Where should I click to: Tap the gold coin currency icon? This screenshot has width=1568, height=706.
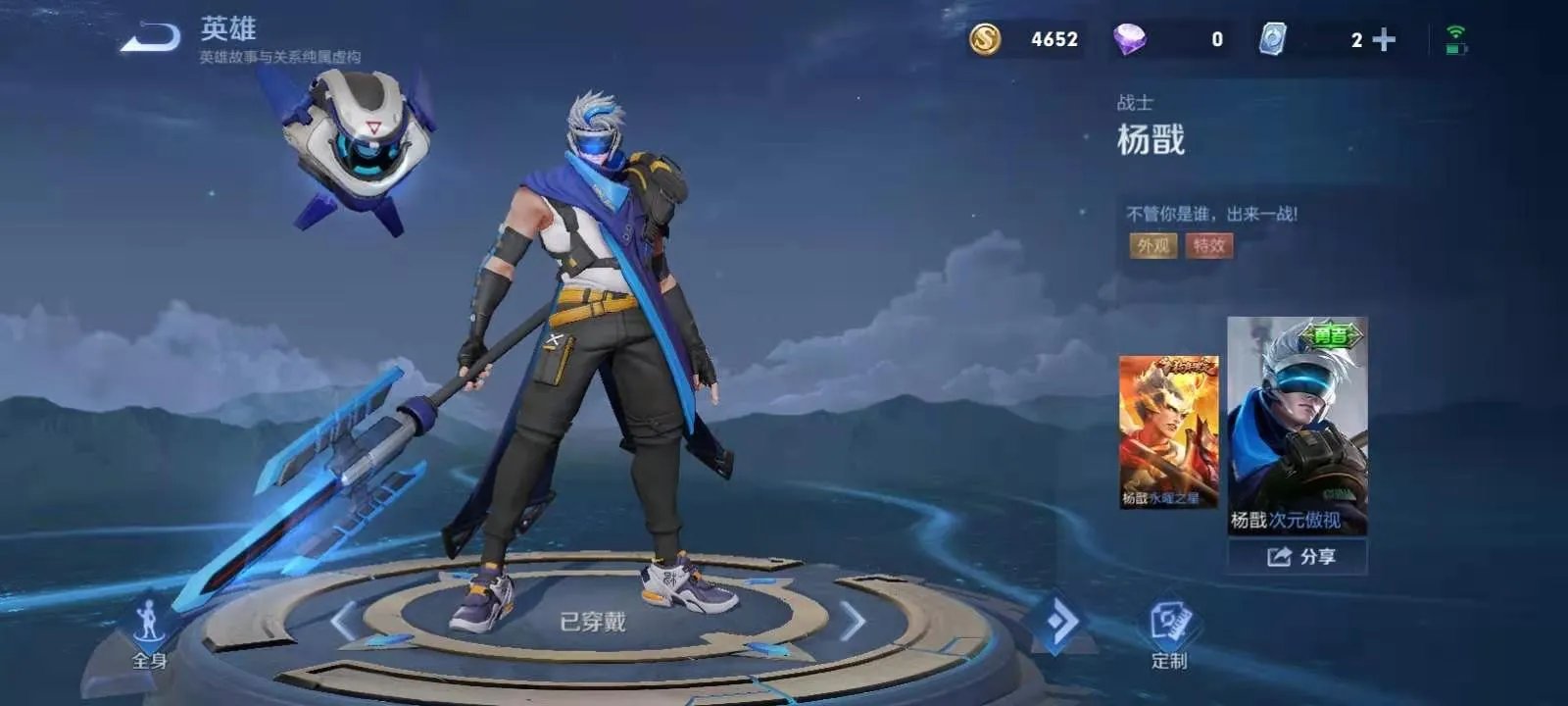(985, 39)
